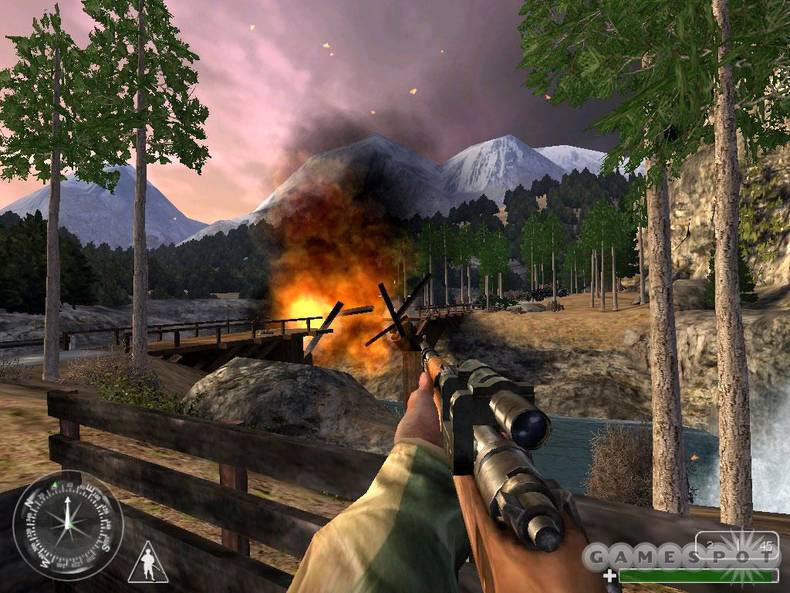Select the standing soldier stance icon
Viewport: 790px width, 593px height.
point(147,563)
